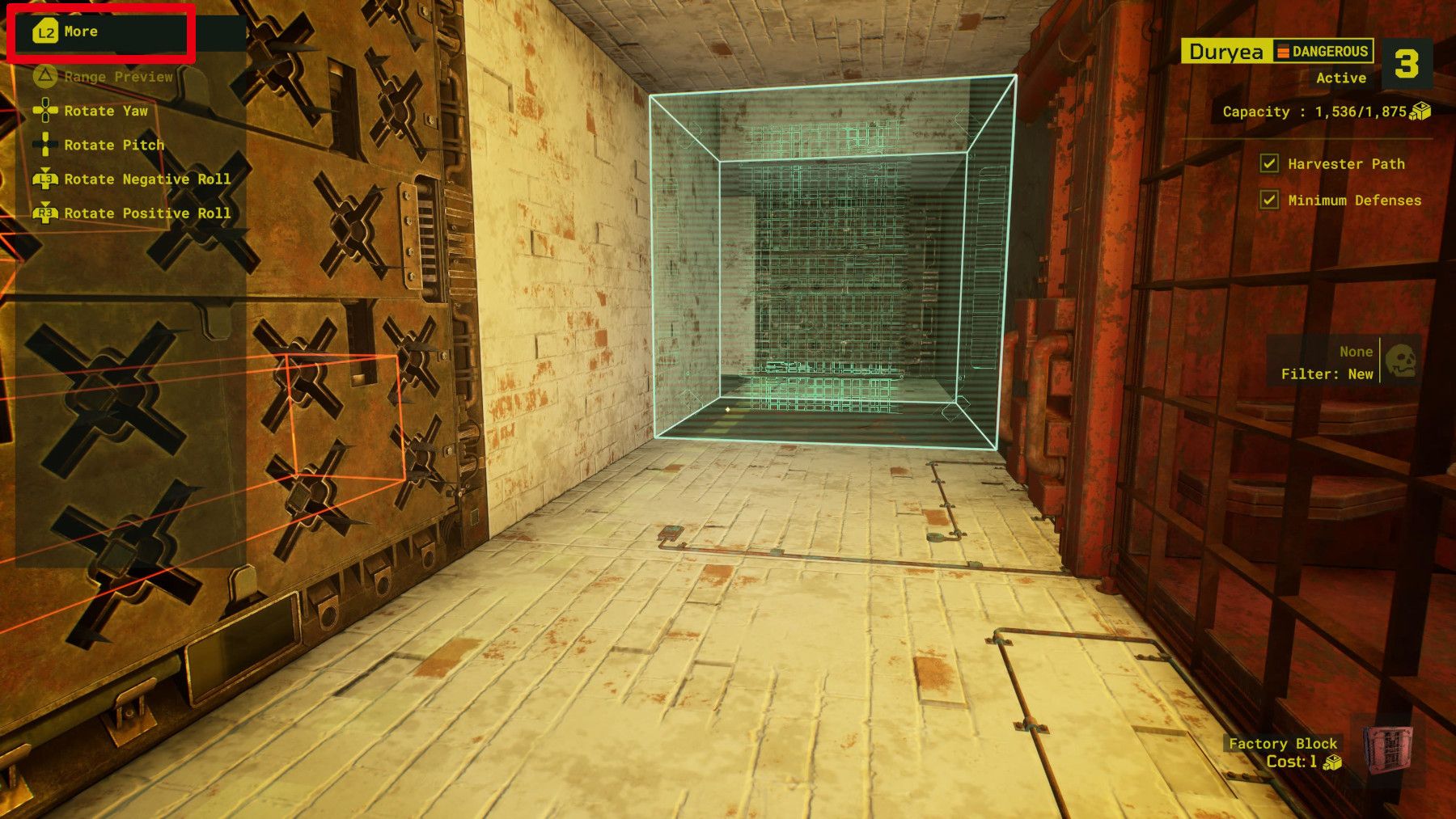The image size is (1456, 819).
Task: Click the Active status label
Action: (1342, 78)
